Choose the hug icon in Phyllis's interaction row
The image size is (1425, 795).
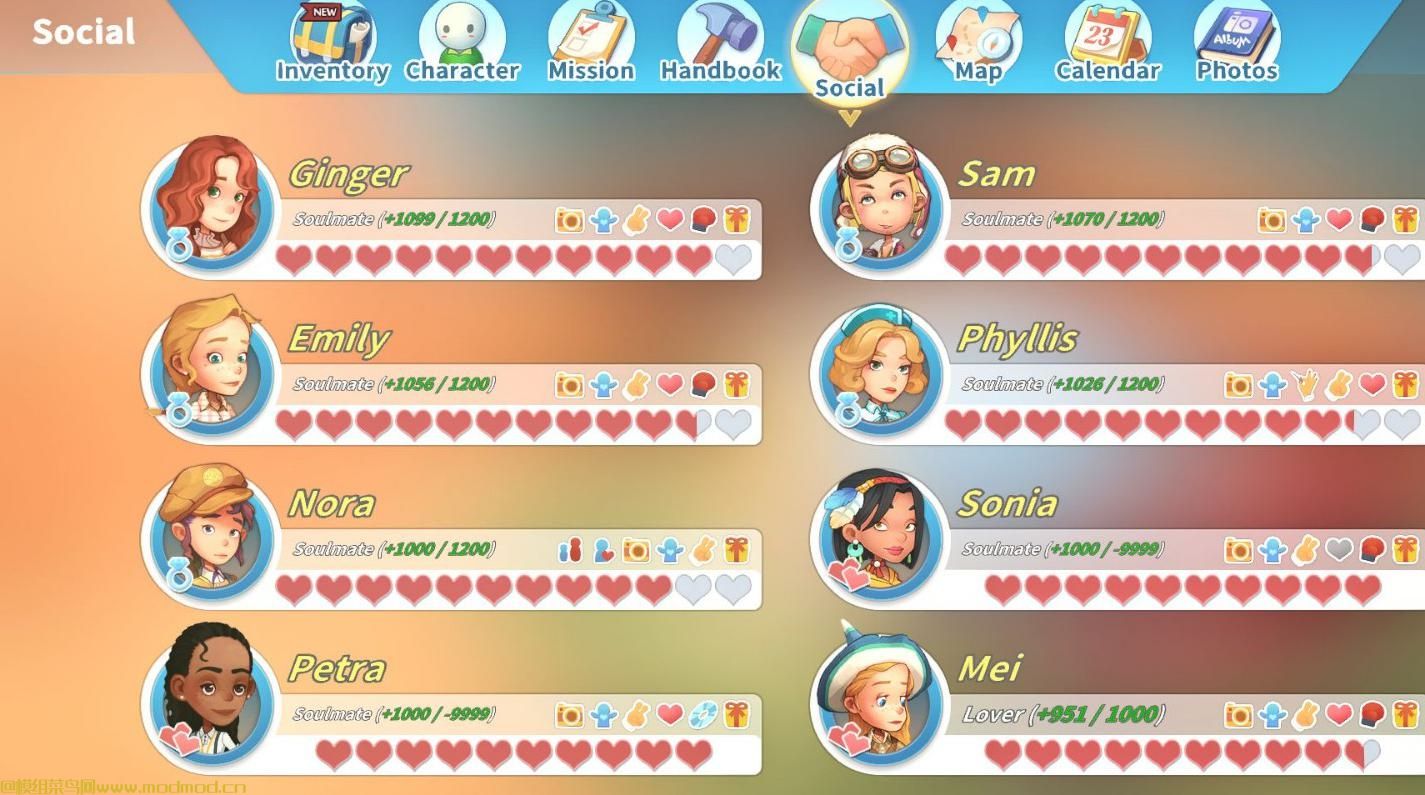1270,384
